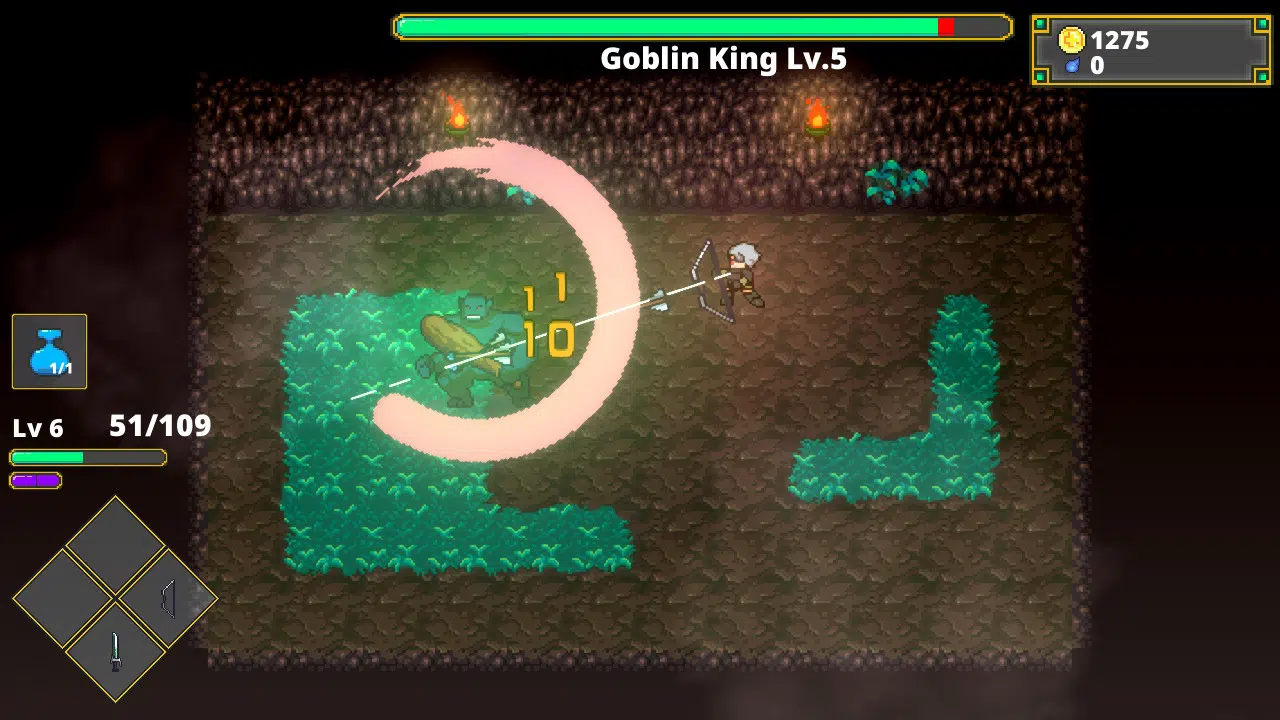The width and height of the screenshot is (1280, 720).
Task: Select the bow weapon slot
Action: point(167,599)
